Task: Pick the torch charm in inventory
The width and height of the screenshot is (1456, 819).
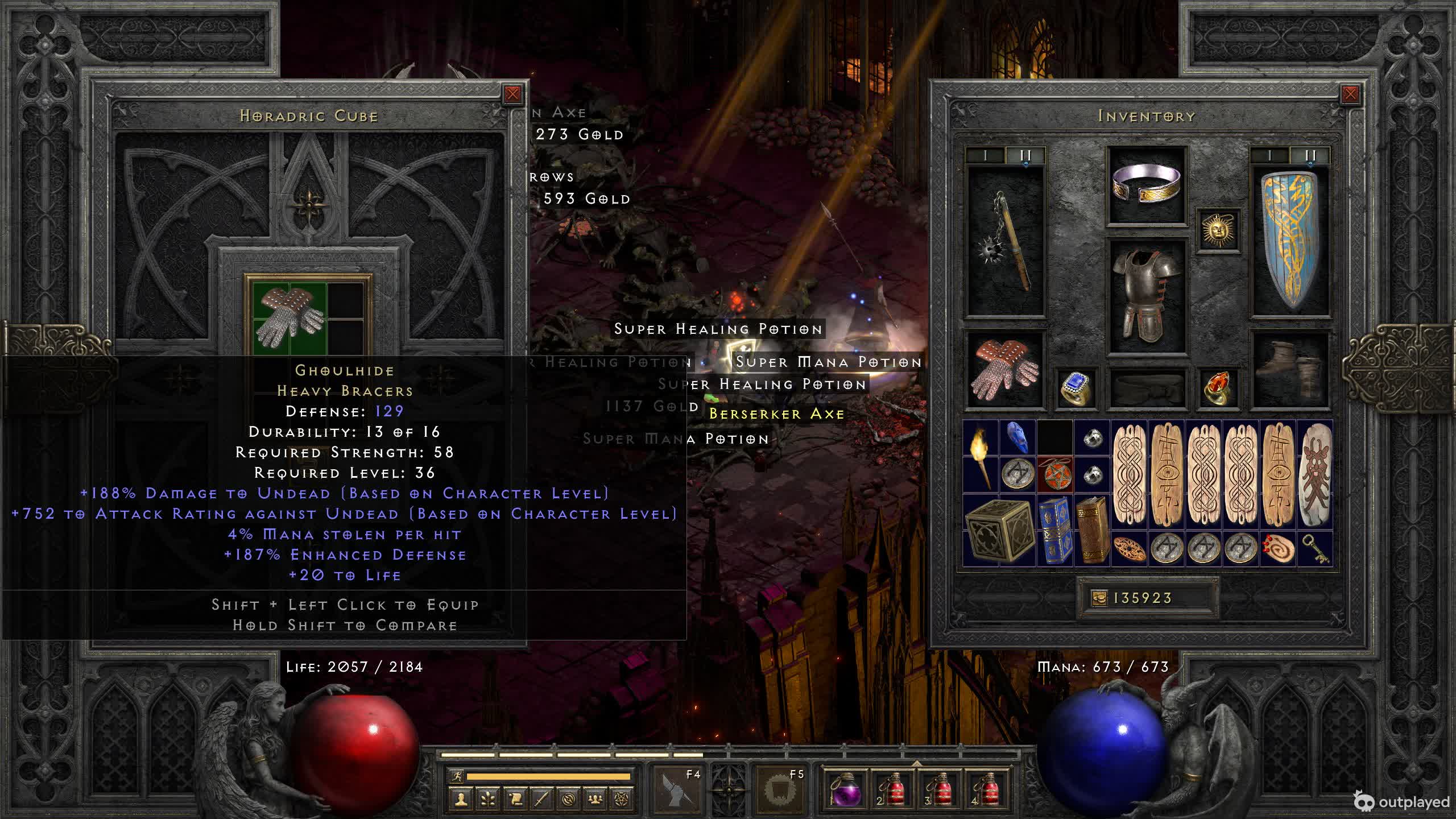Action: coord(981,457)
